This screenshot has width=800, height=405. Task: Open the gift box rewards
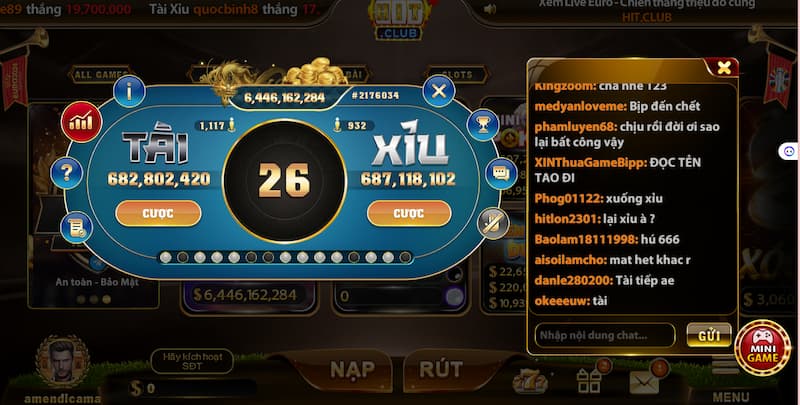pyautogui.click(x=589, y=380)
